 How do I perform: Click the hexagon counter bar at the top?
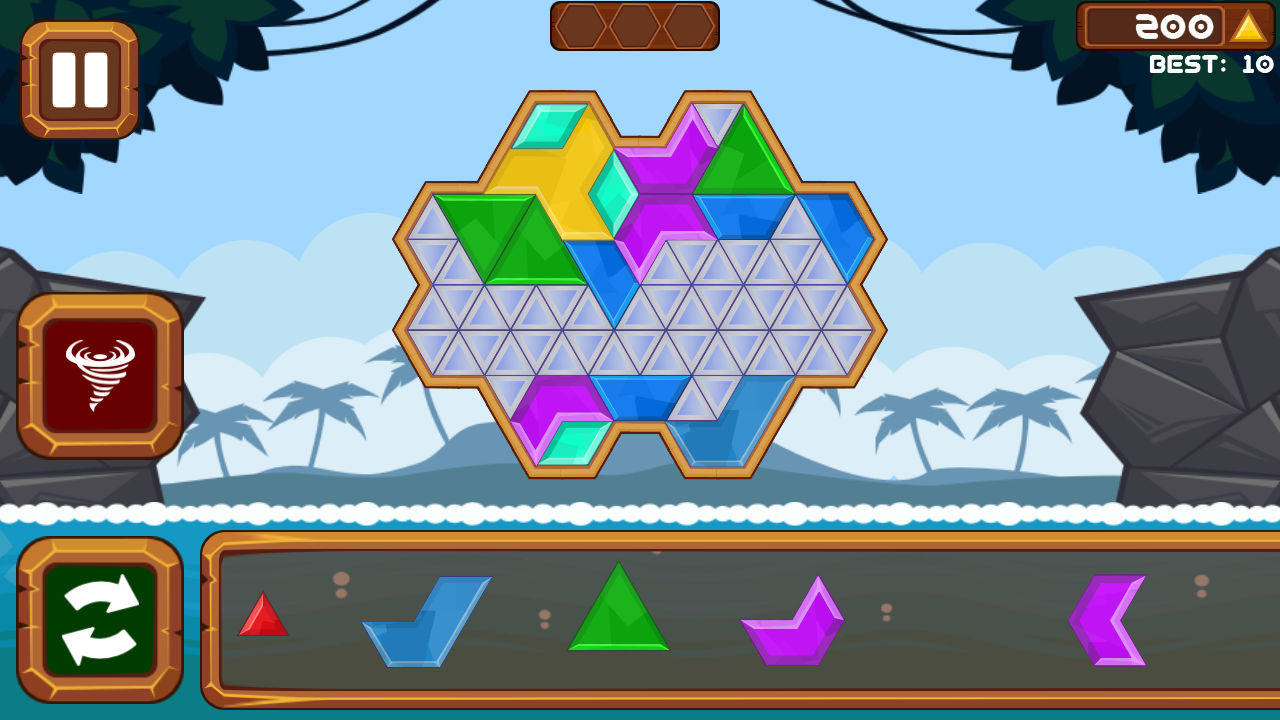(634, 26)
